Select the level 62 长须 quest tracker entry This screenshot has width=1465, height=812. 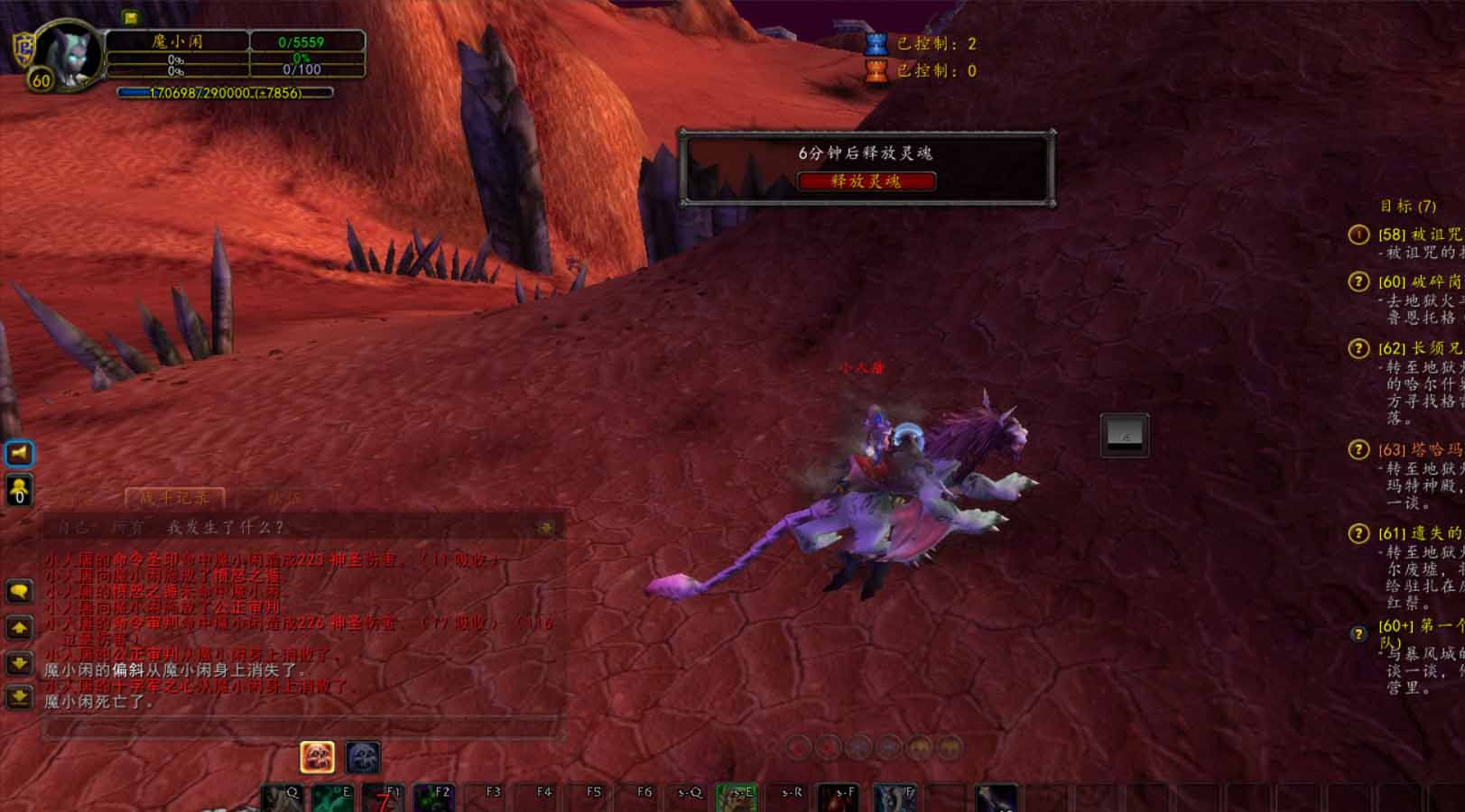[x=1418, y=348]
